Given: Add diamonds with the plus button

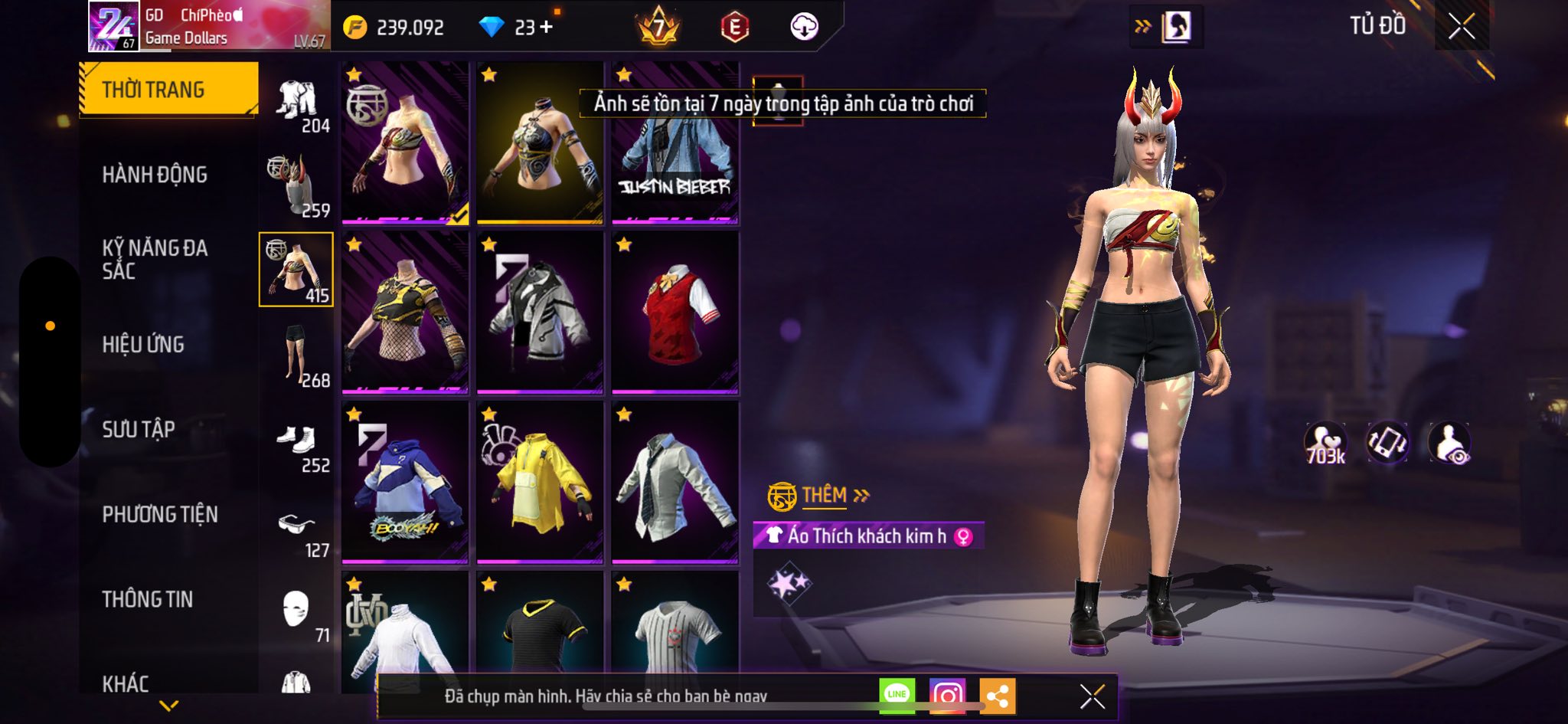Looking at the screenshot, I should [546, 28].
